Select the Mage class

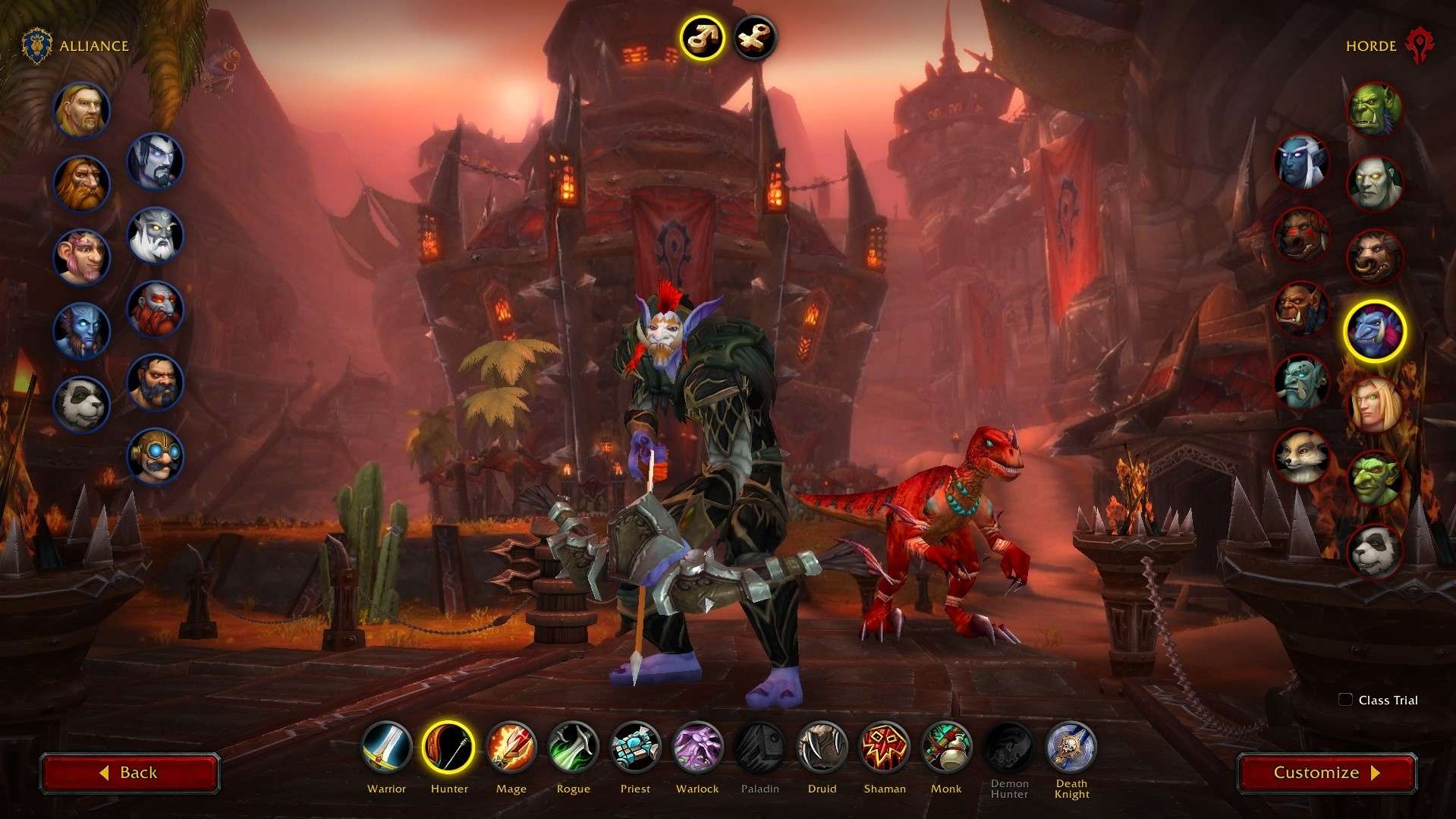click(511, 747)
